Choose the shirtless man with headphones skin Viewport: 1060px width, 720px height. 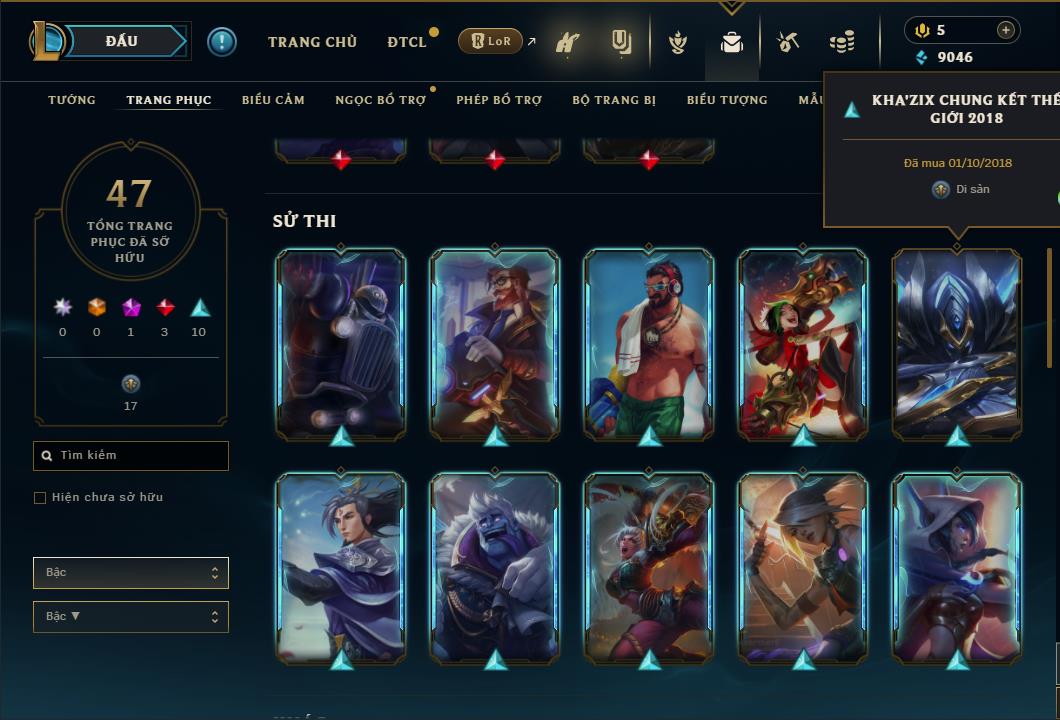coord(649,343)
